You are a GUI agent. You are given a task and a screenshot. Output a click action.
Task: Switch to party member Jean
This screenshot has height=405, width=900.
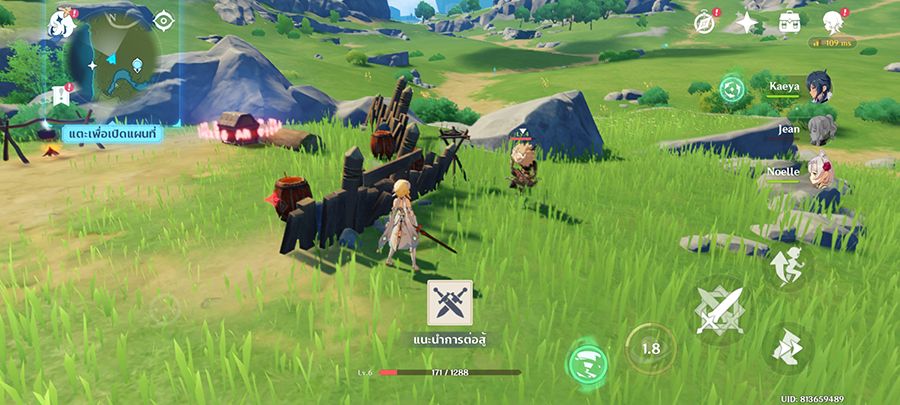tap(820, 129)
